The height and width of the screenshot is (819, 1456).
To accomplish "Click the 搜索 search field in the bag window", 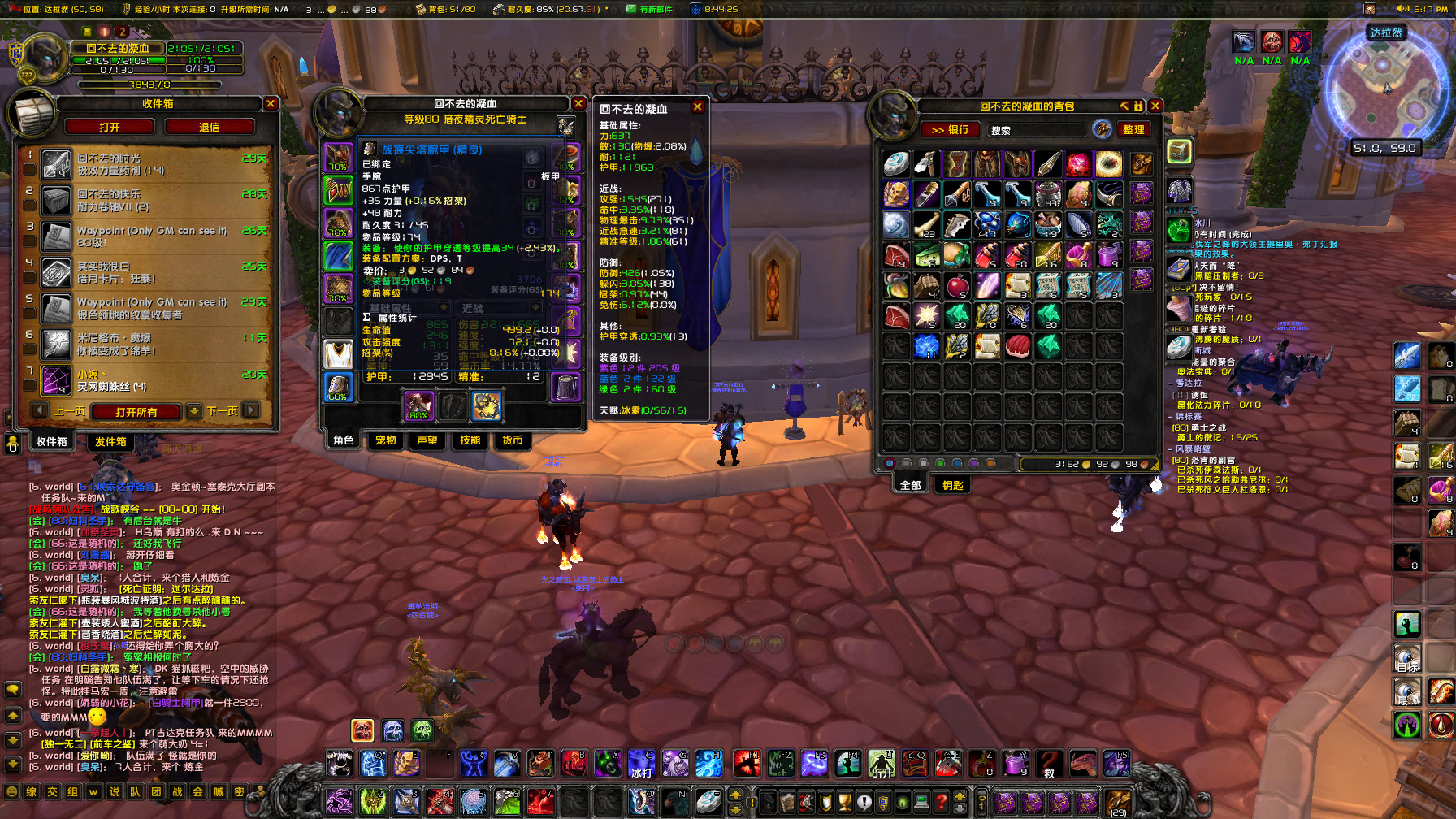I will coord(1036,130).
